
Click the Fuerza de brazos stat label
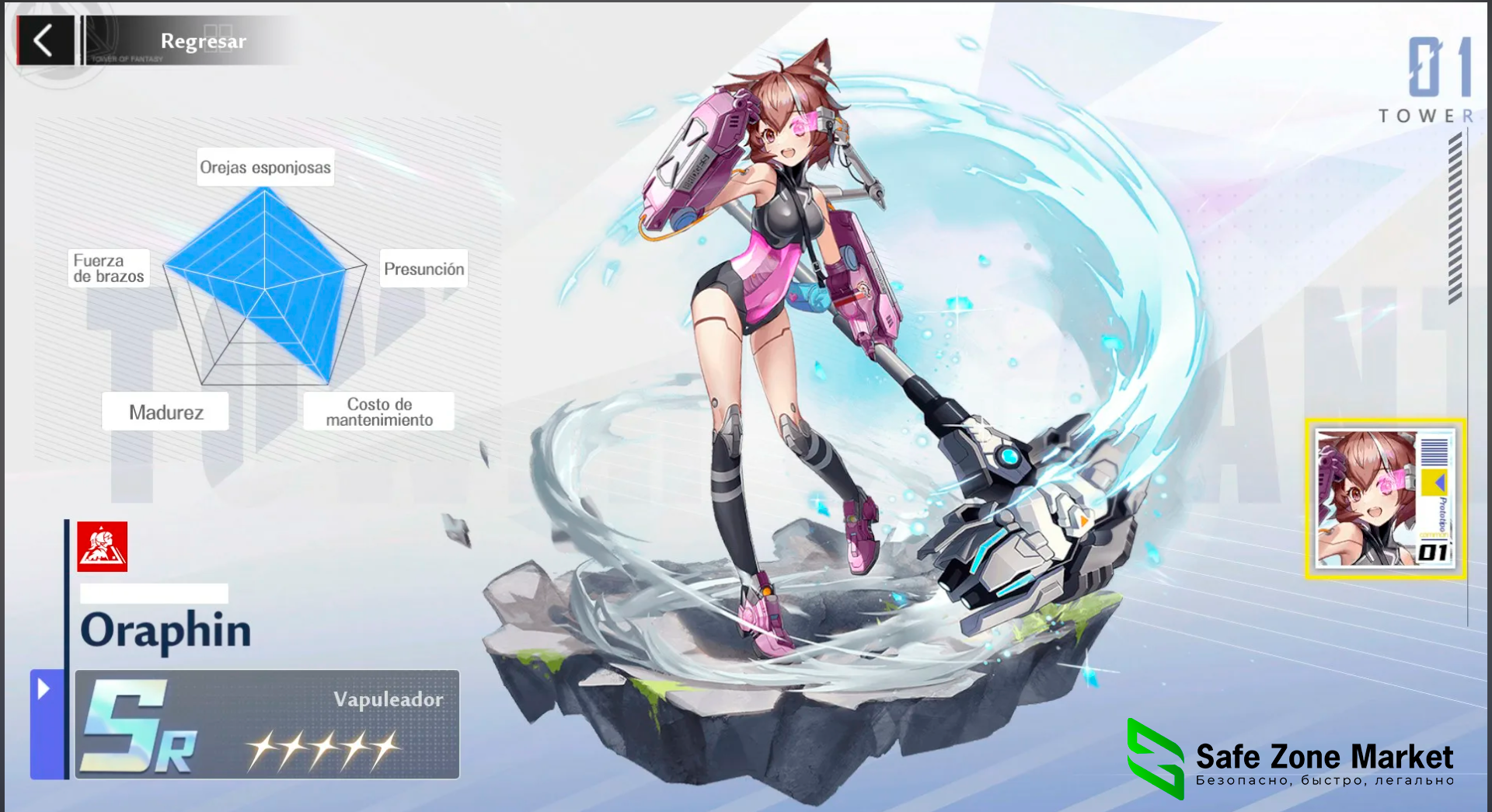pos(108,268)
